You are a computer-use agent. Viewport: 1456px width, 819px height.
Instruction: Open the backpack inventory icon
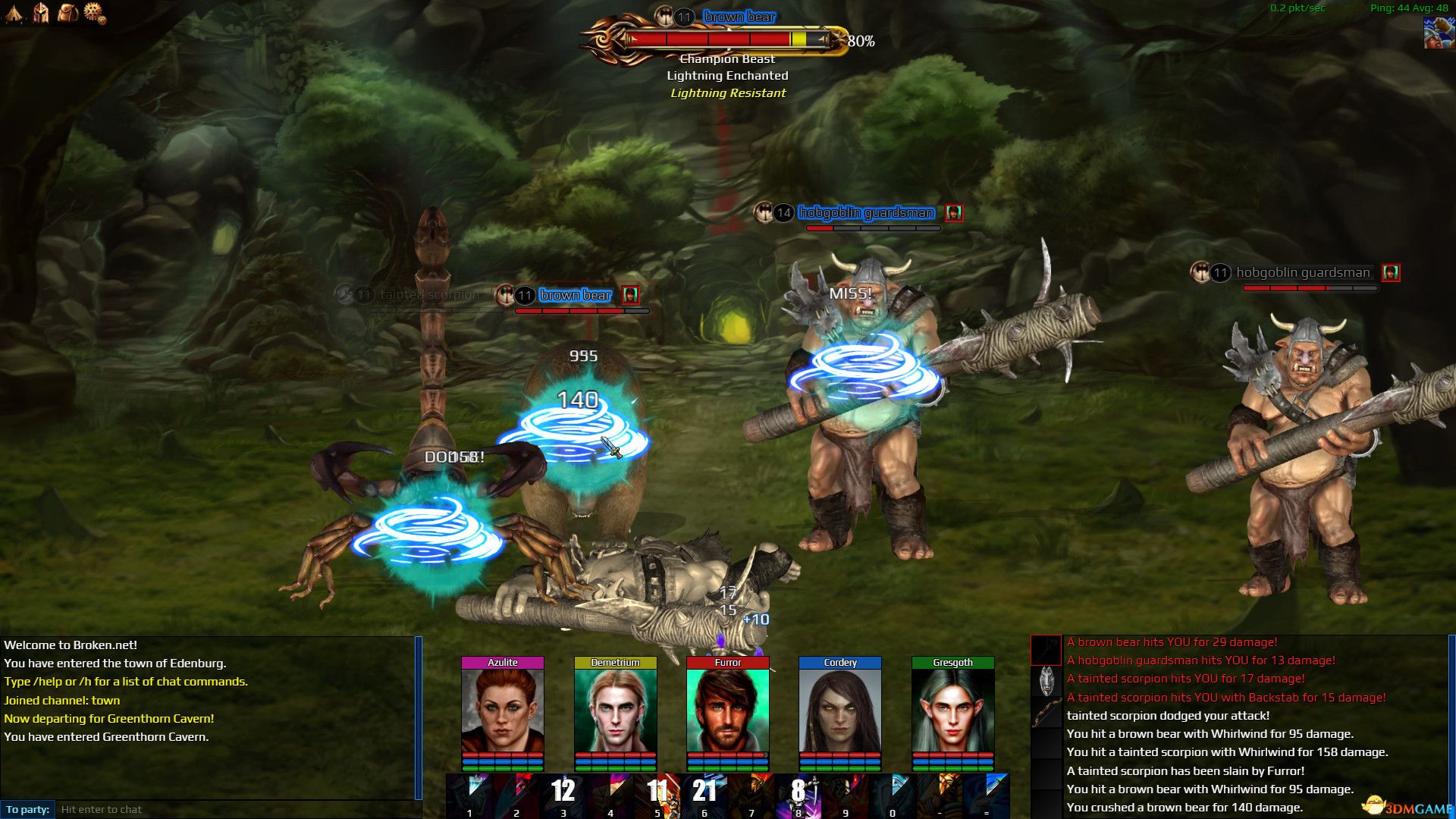[65, 13]
